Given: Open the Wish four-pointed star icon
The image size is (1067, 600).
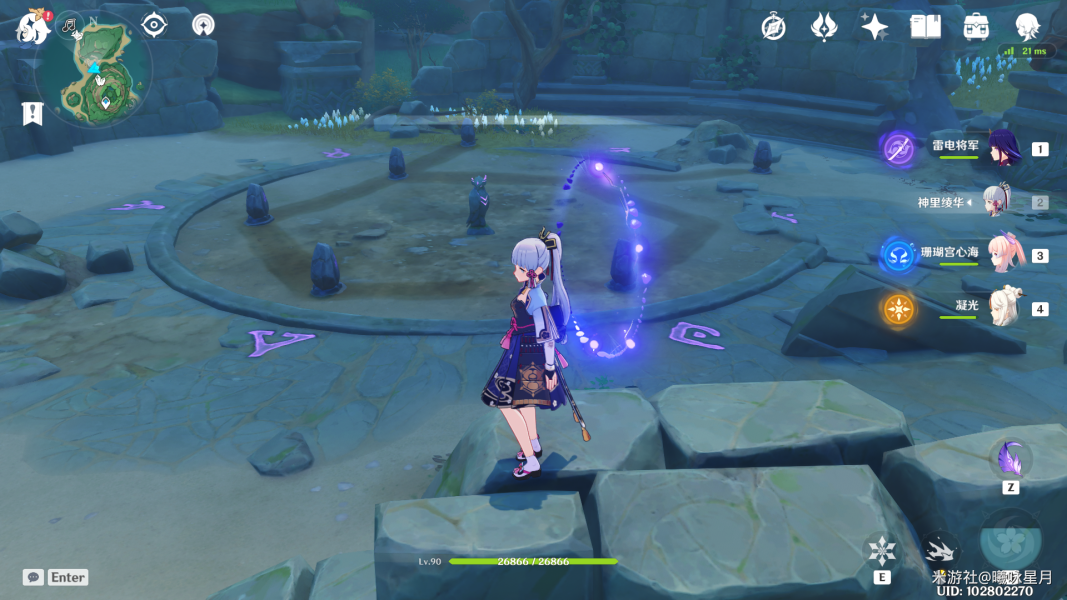Looking at the screenshot, I should (874, 27).
